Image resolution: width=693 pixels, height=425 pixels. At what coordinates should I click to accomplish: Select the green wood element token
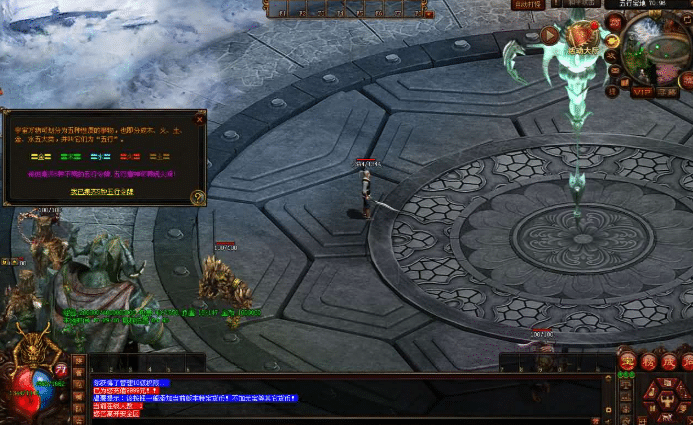(70, 156)
